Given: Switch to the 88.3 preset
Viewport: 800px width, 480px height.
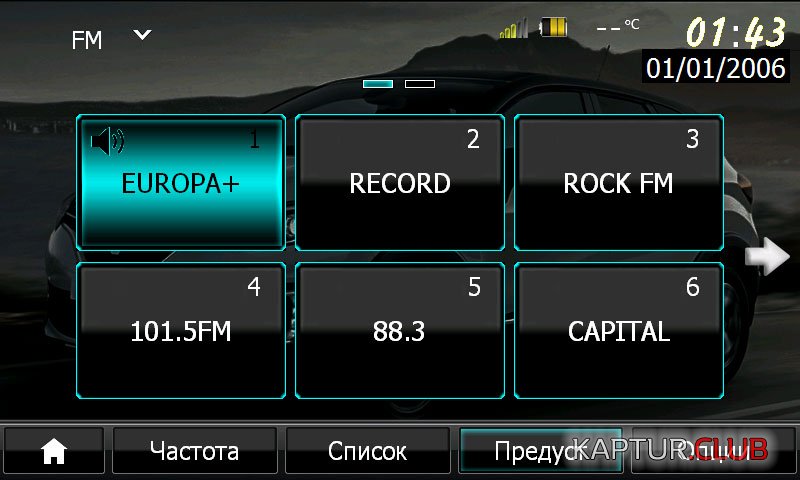Looking at the screenshot, I should 400,331.
